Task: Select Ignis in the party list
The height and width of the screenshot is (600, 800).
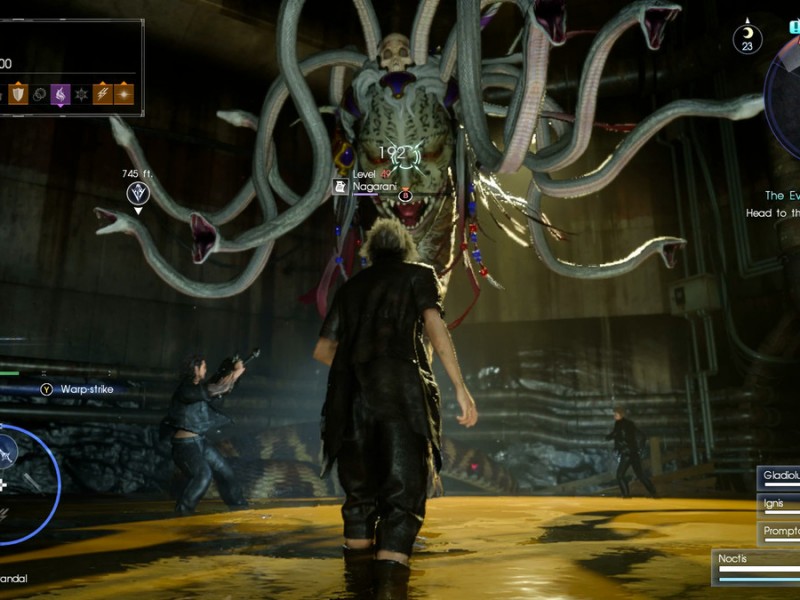Action: (x=779, y=505)
